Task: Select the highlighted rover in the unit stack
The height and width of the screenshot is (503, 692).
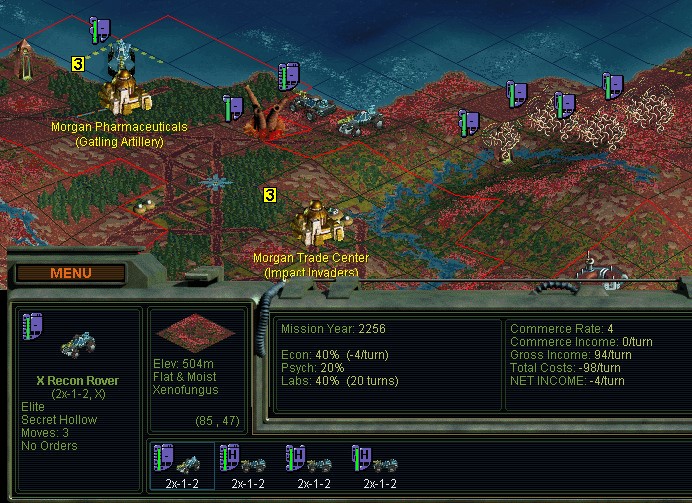Action: (182, 464)
